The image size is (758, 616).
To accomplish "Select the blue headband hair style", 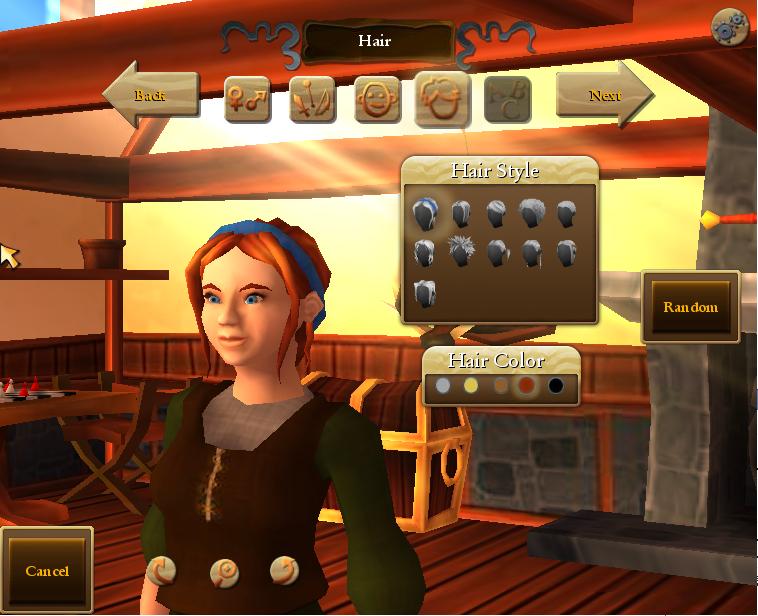I will [425, 213].
